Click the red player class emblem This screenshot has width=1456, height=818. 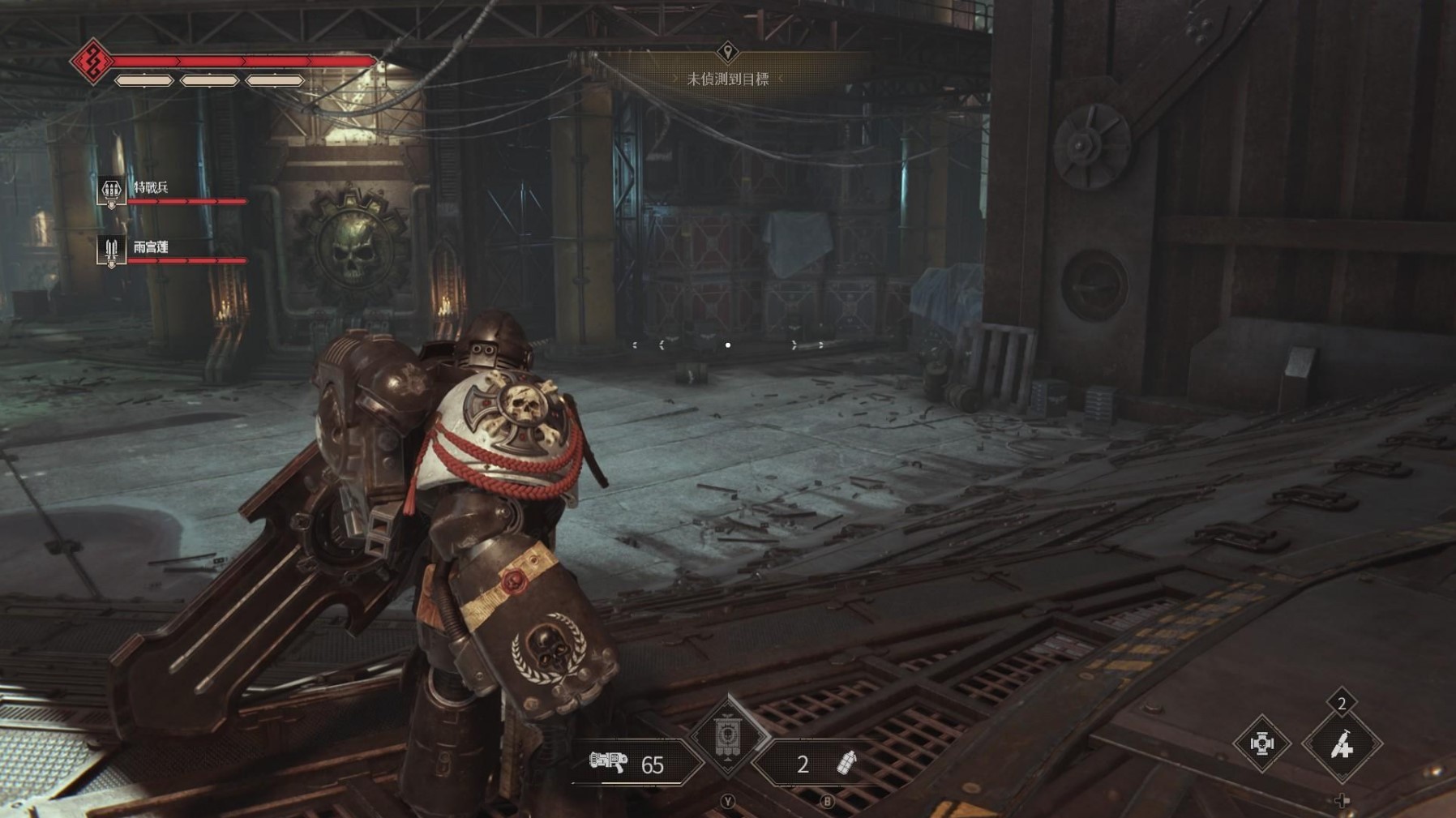point(92,61)
